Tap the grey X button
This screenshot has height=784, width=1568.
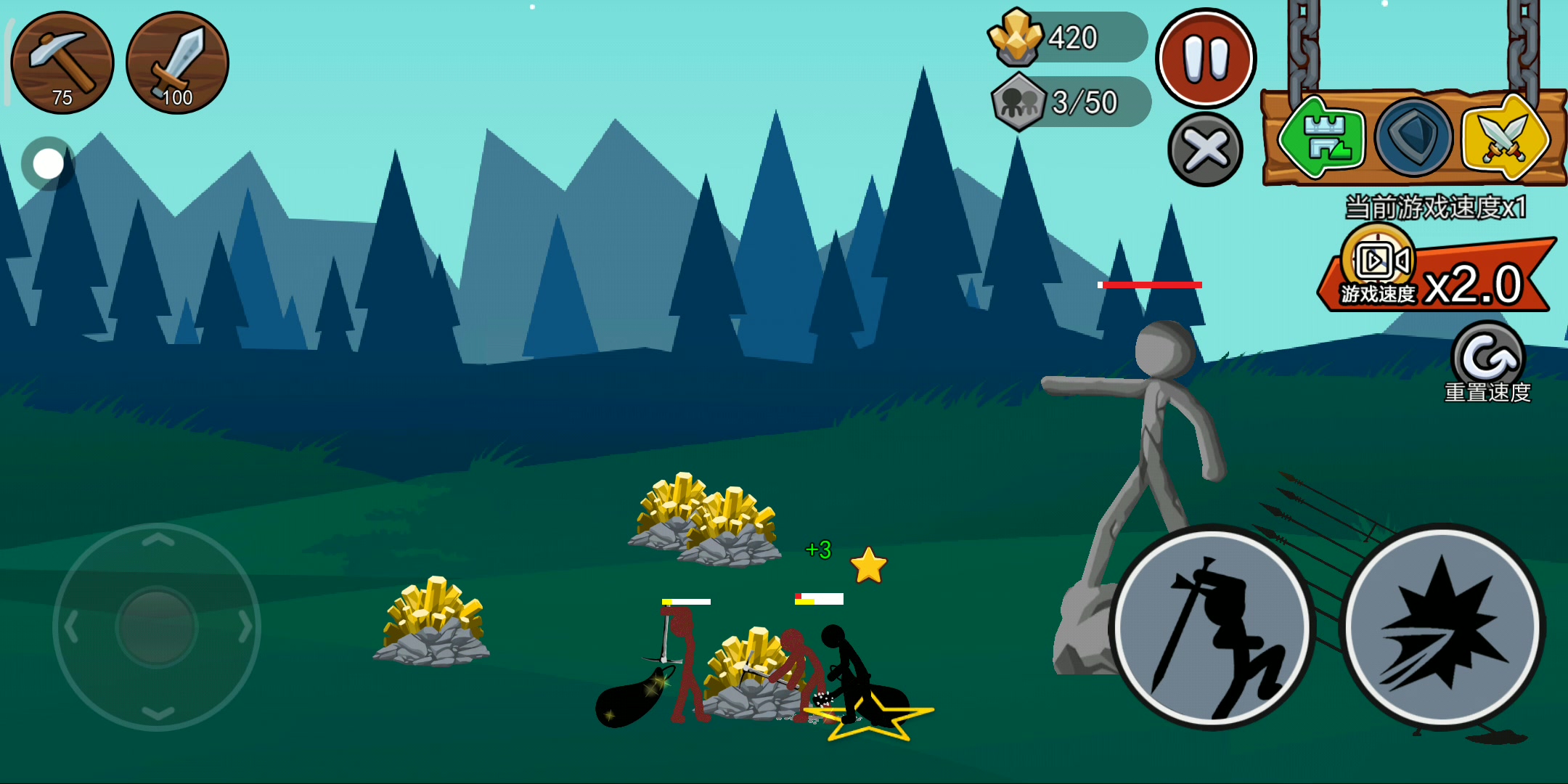(1205, 150)
